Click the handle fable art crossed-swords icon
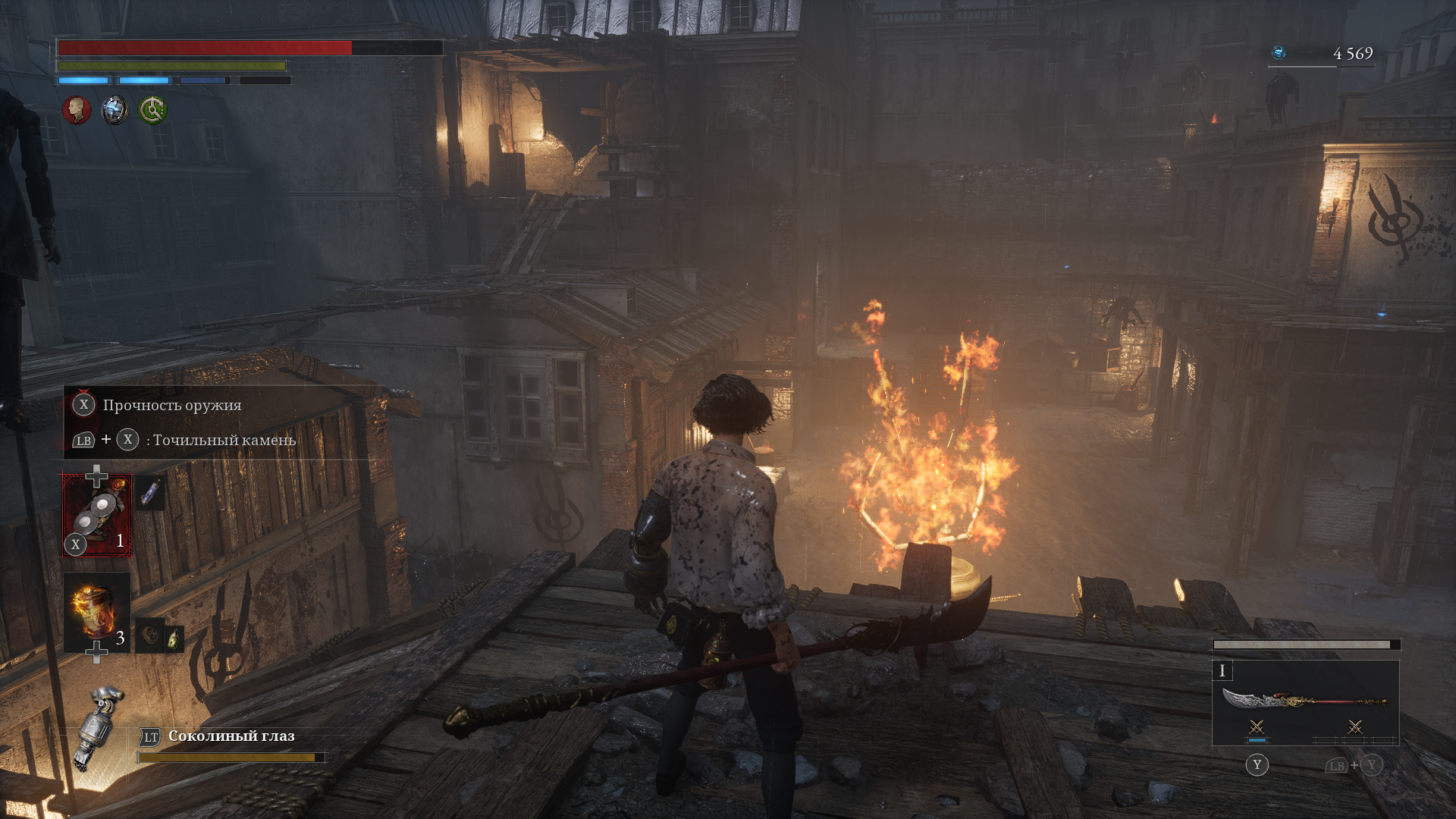The image size is (1456, 819). (x=1354, y=728)
